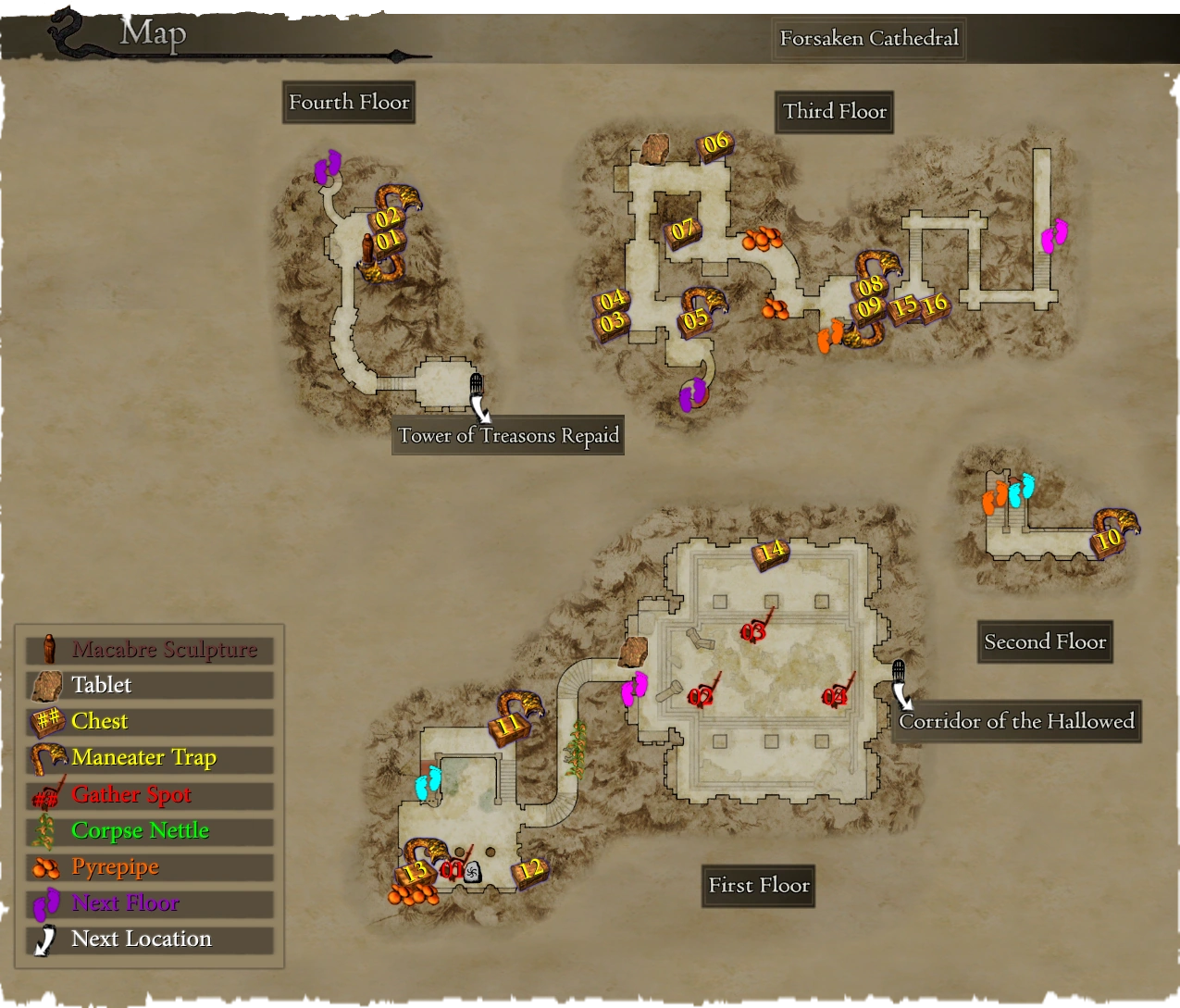Viewport: 1180px width, 1008px height.
Task: Click the Forsaken Cathedral title
Action: (869, 38)
